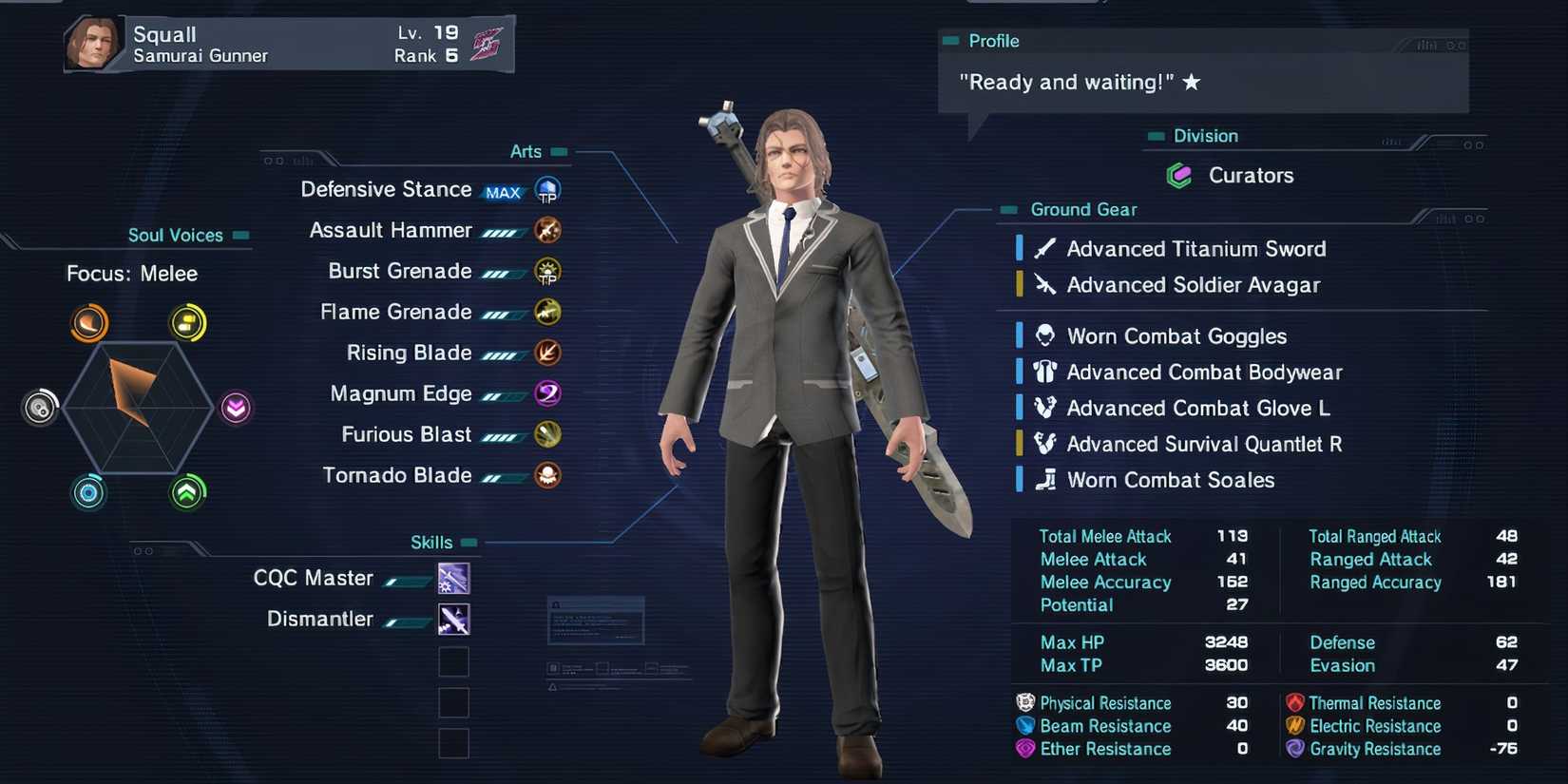Expand the Arts section header
1568x784 pixels.
(x=526, y=151)
